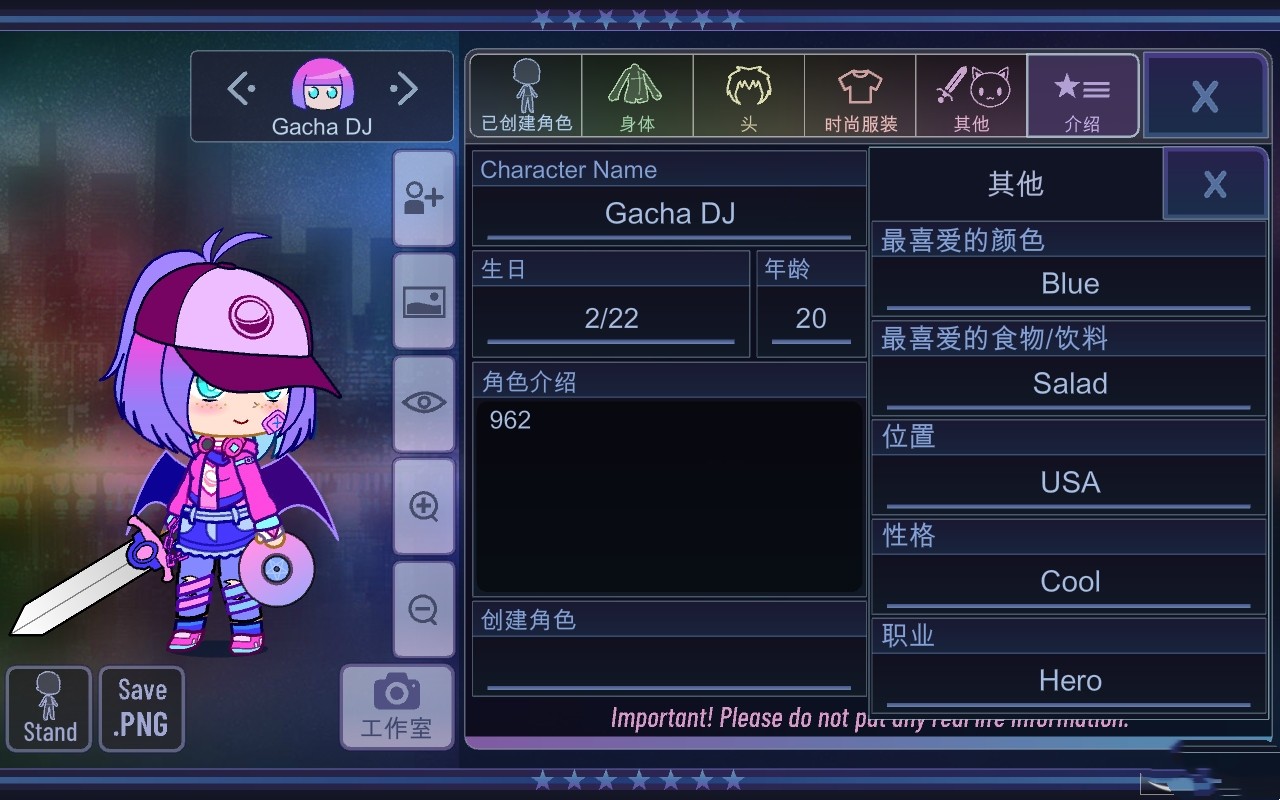Open the 其他 accessories tab

pos(971,96)
